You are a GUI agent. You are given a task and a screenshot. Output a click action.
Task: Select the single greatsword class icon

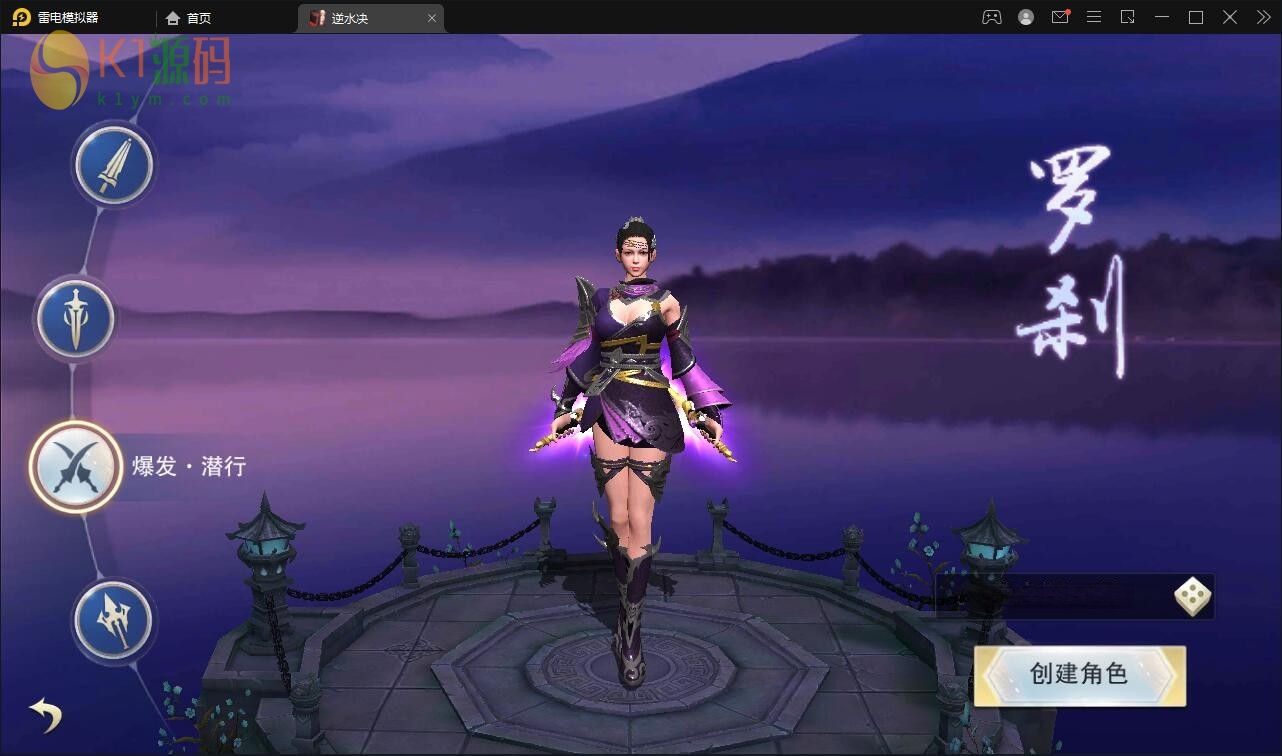click(113, 166)
